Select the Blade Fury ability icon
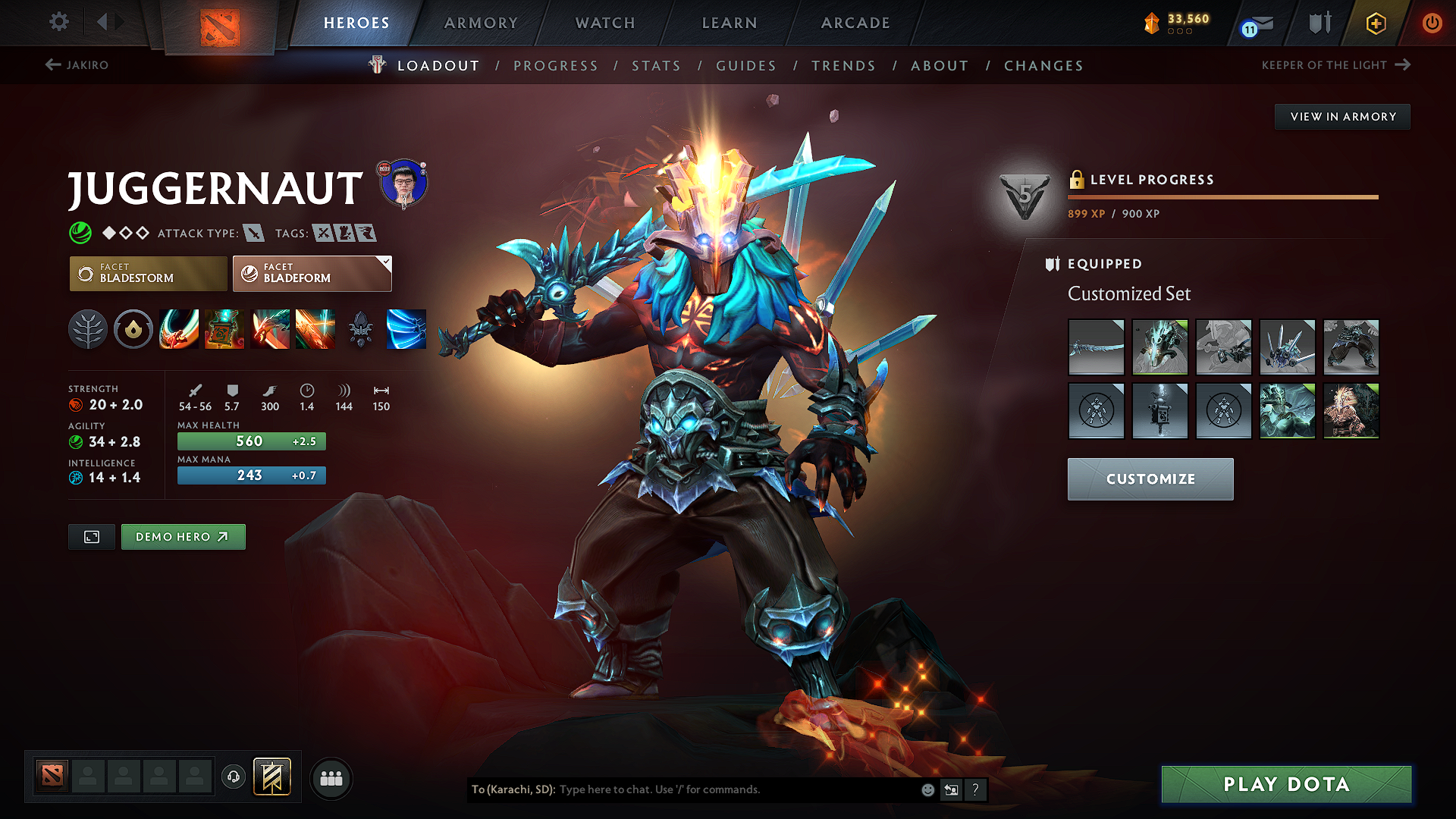The image size is (1456, 819). [x=179, y=329]
